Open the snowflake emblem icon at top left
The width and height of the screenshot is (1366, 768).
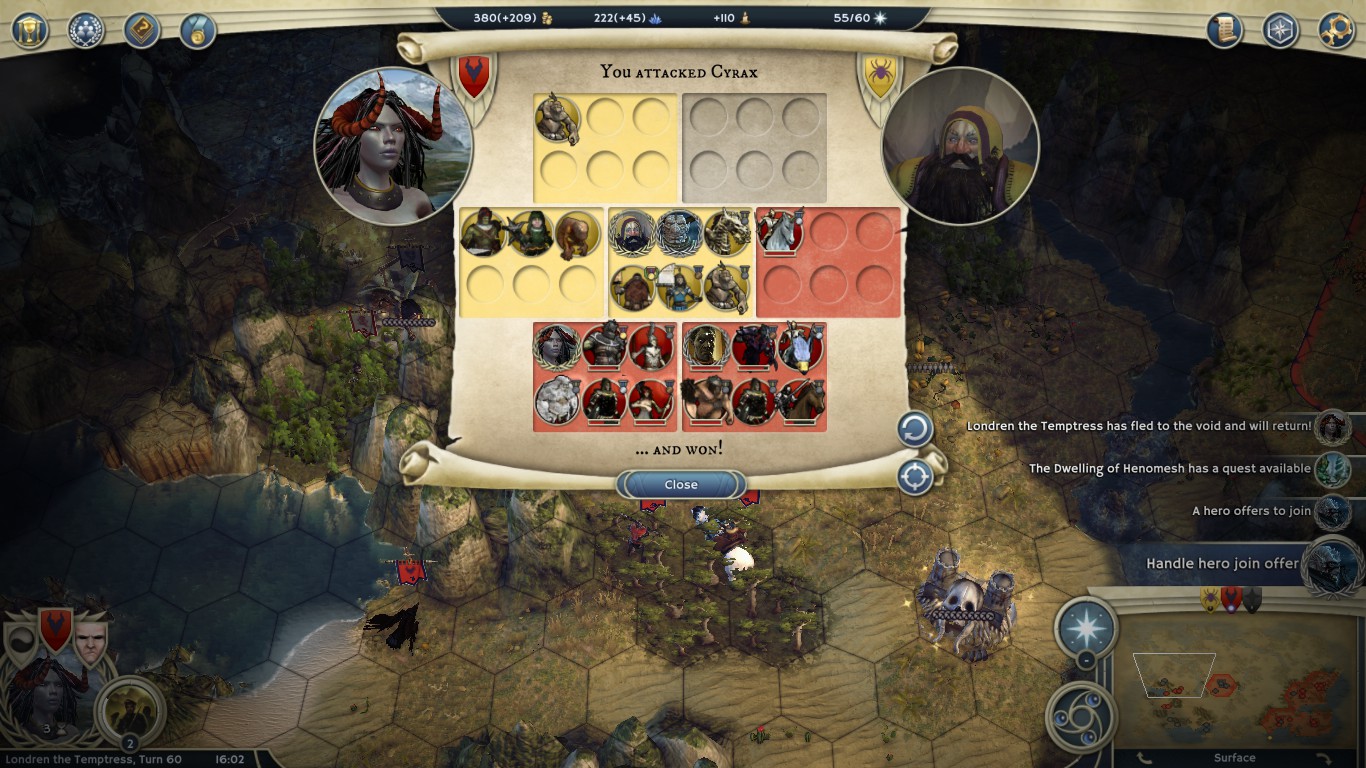coord(86,30)
